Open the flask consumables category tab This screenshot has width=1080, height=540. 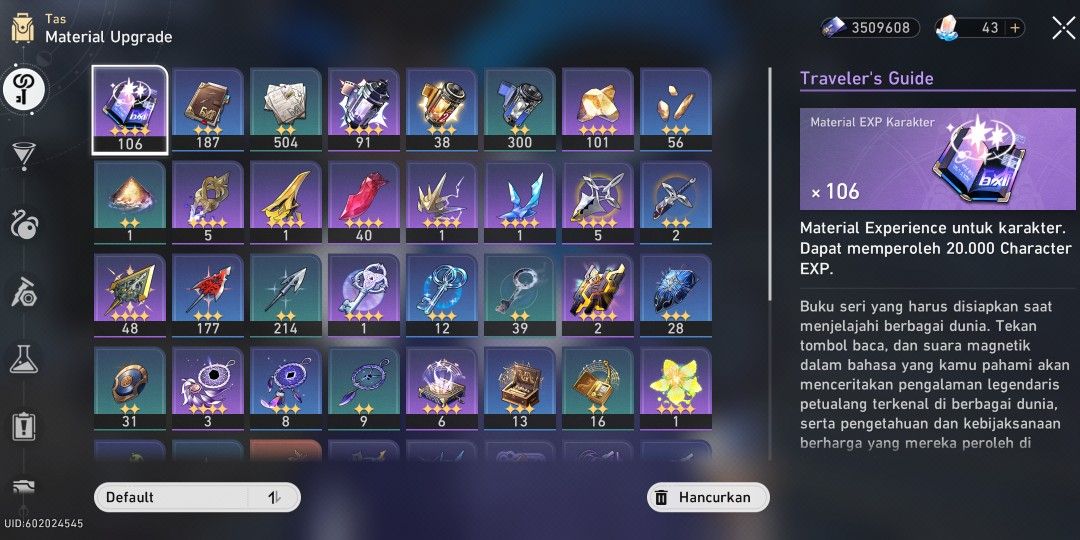tap(24, 359)
